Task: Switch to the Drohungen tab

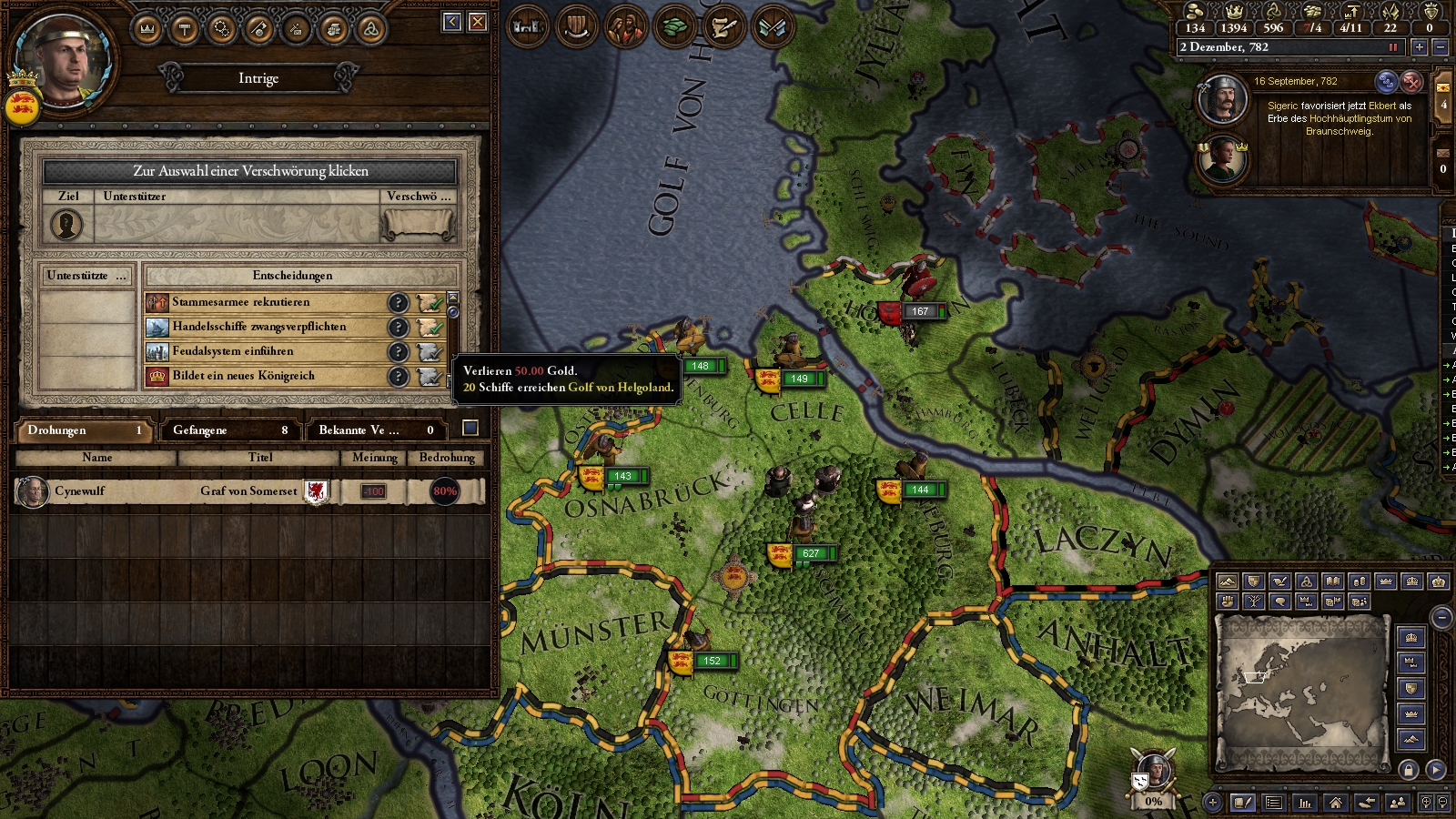Action: (x=84, y=430)
